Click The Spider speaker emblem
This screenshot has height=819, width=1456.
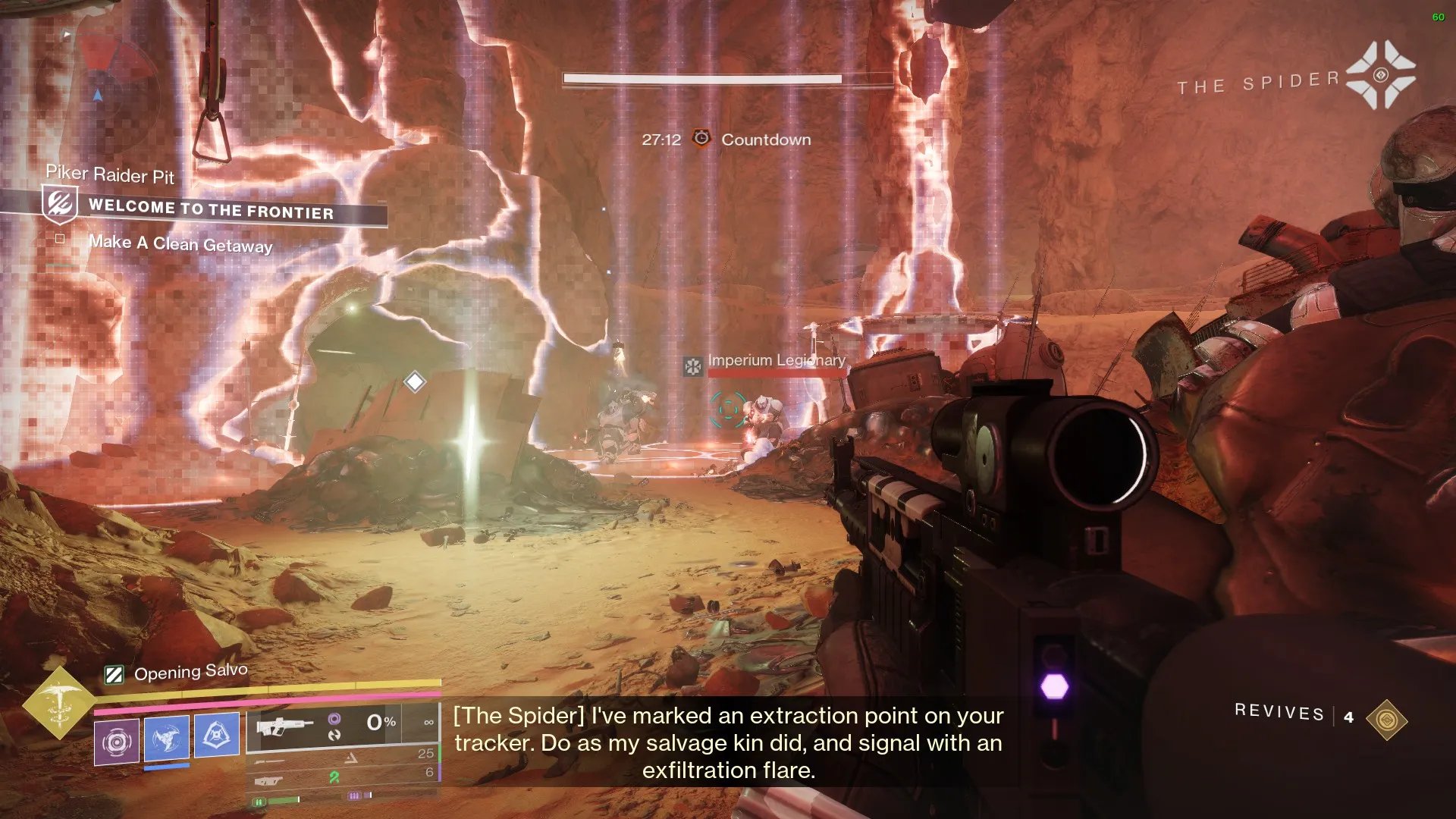(1380, 75)
